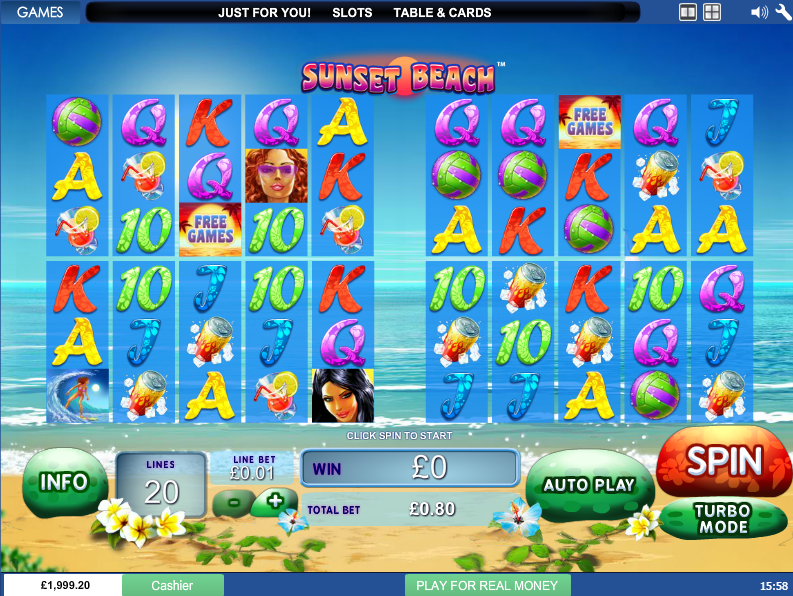
Task: Open the Games menu
Action: coord(41,13)
